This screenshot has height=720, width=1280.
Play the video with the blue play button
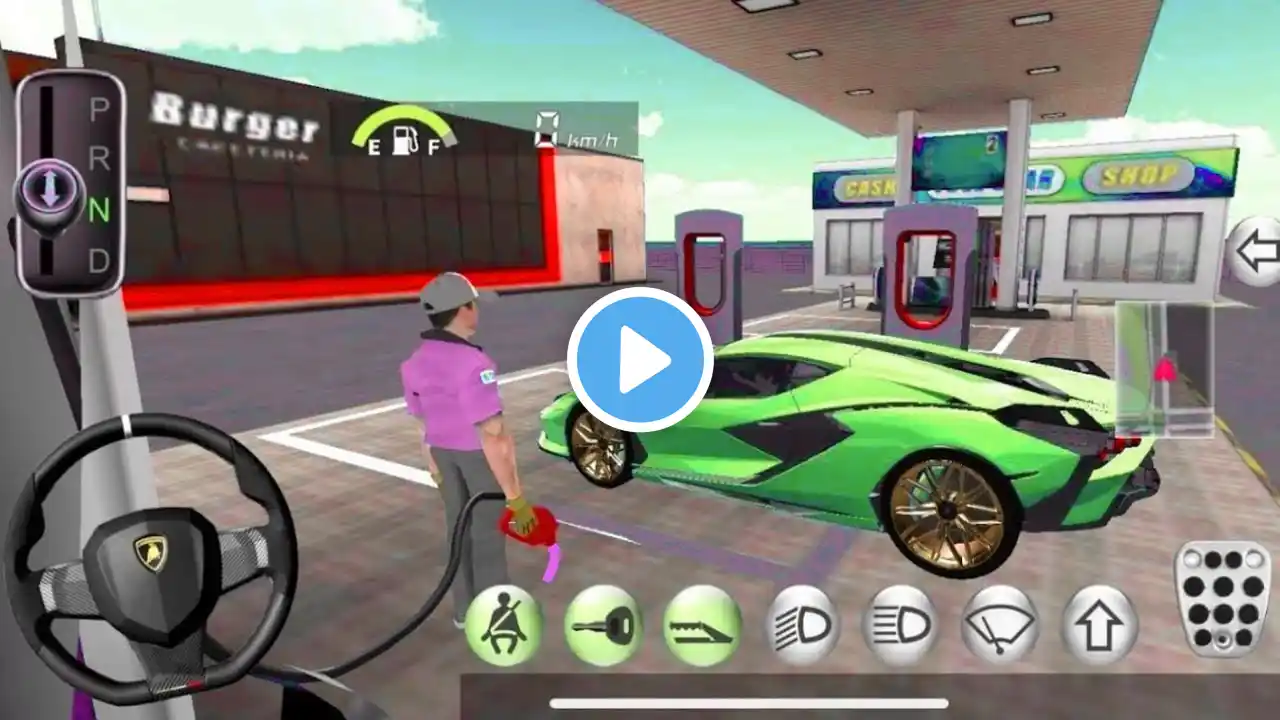tap(640, 360)
